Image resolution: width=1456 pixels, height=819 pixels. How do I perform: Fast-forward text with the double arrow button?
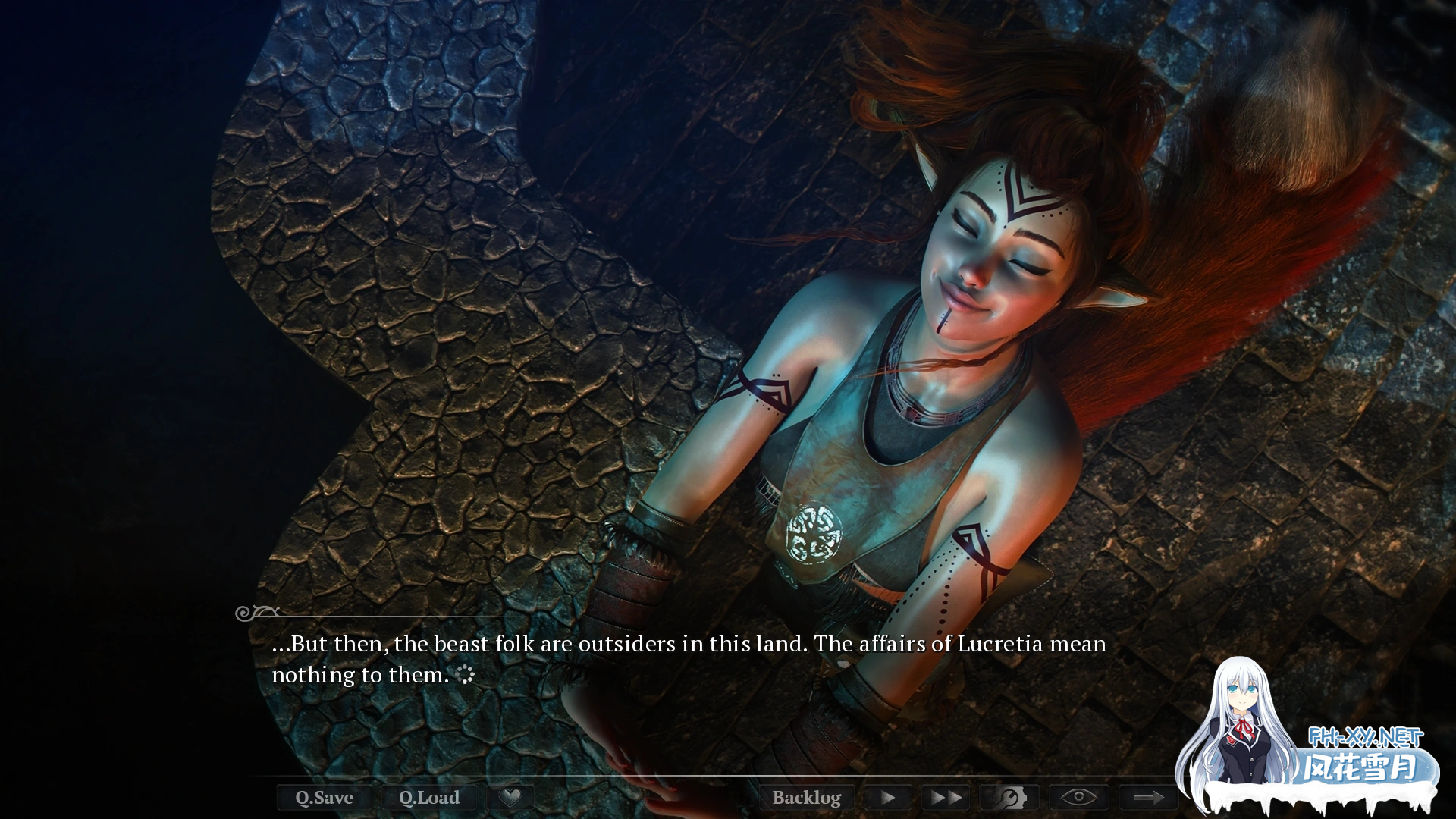tap(946, 798)
